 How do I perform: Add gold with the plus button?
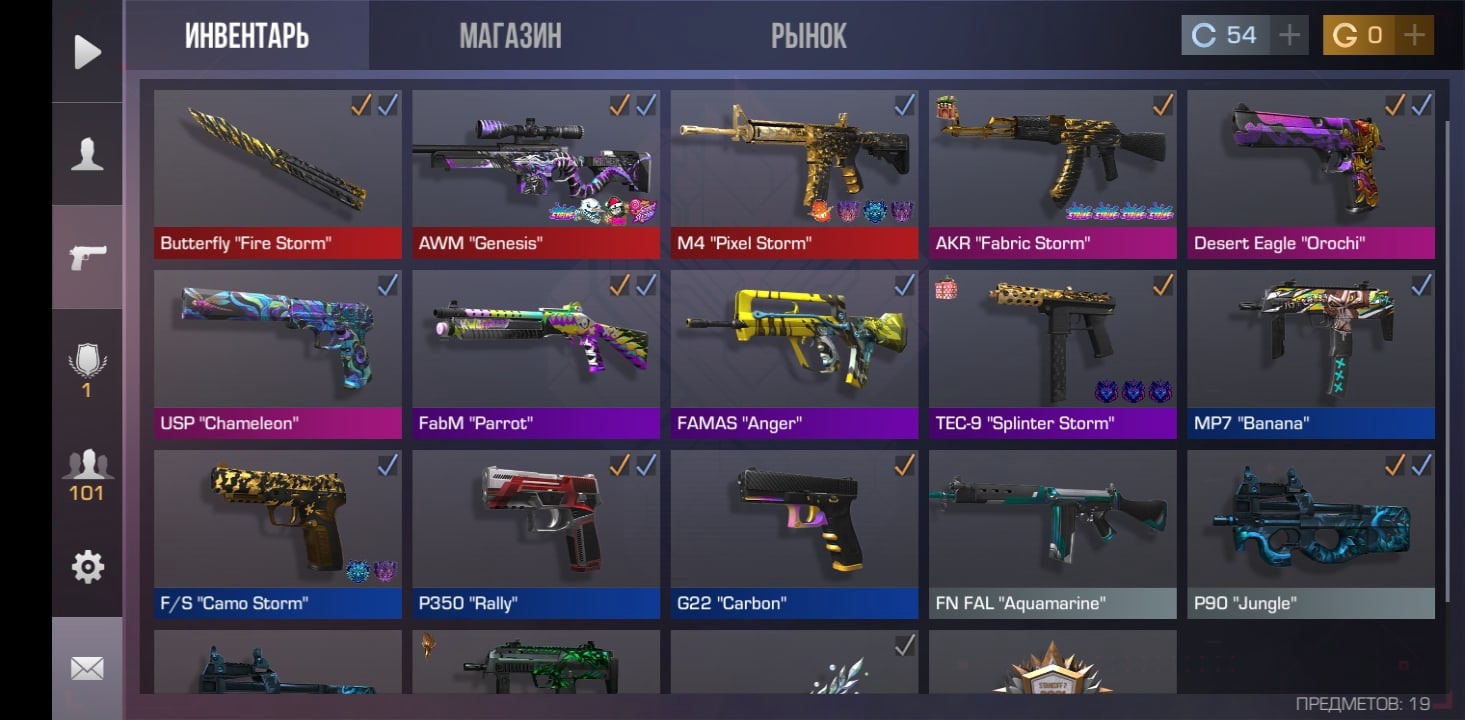(1414, 36)
